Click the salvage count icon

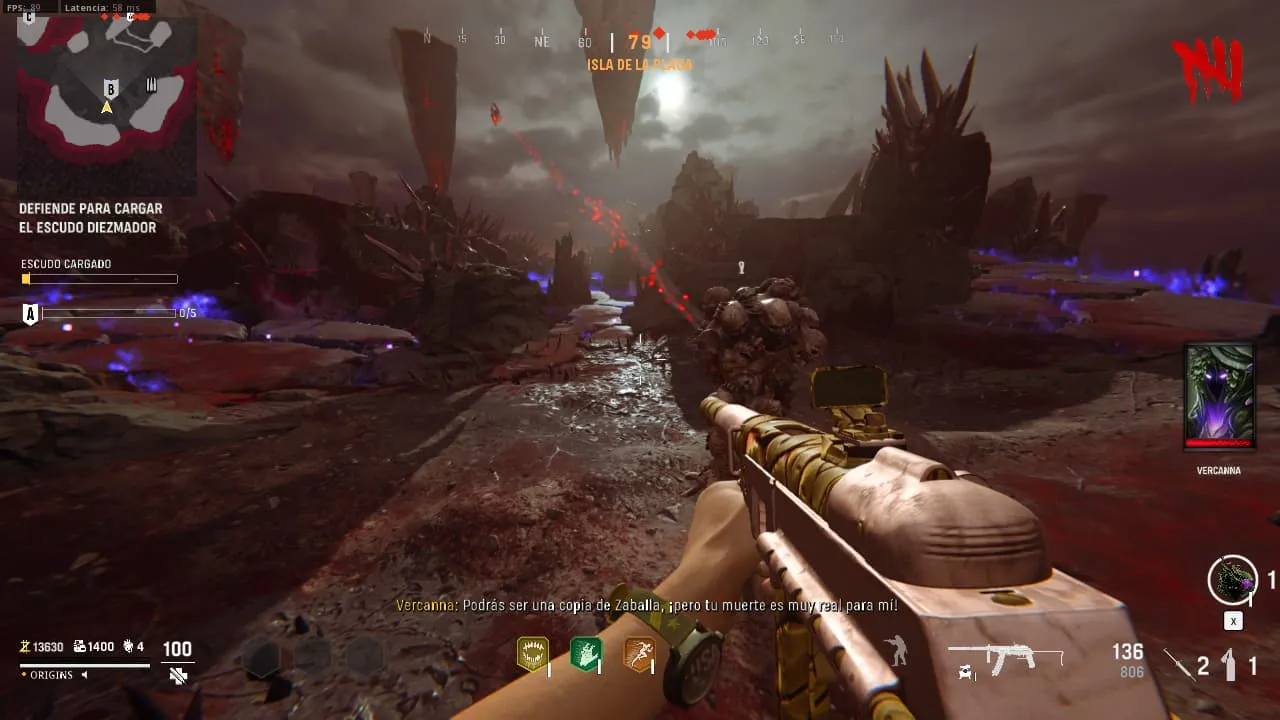point(80,647)
